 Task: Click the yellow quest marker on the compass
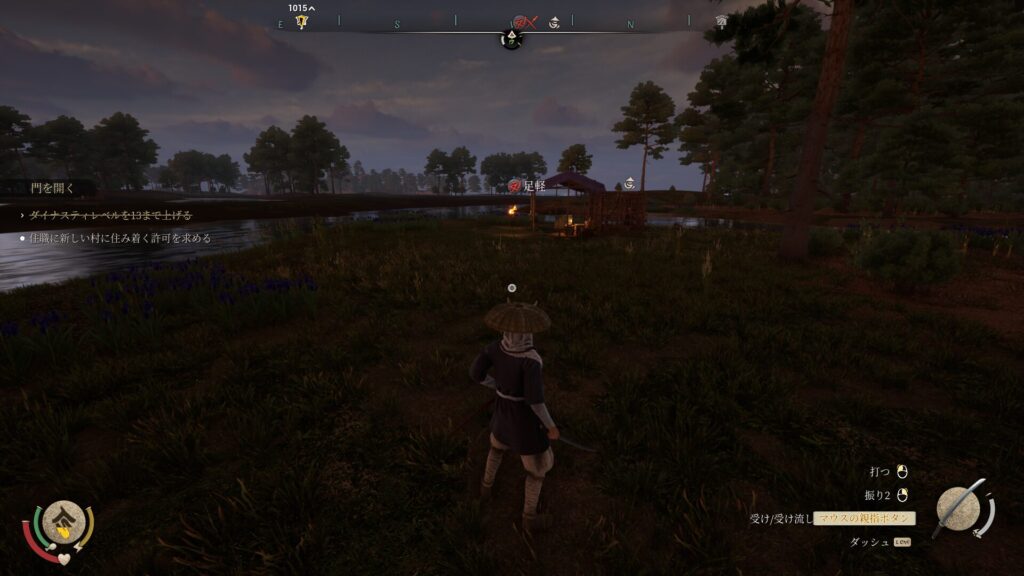301,20
